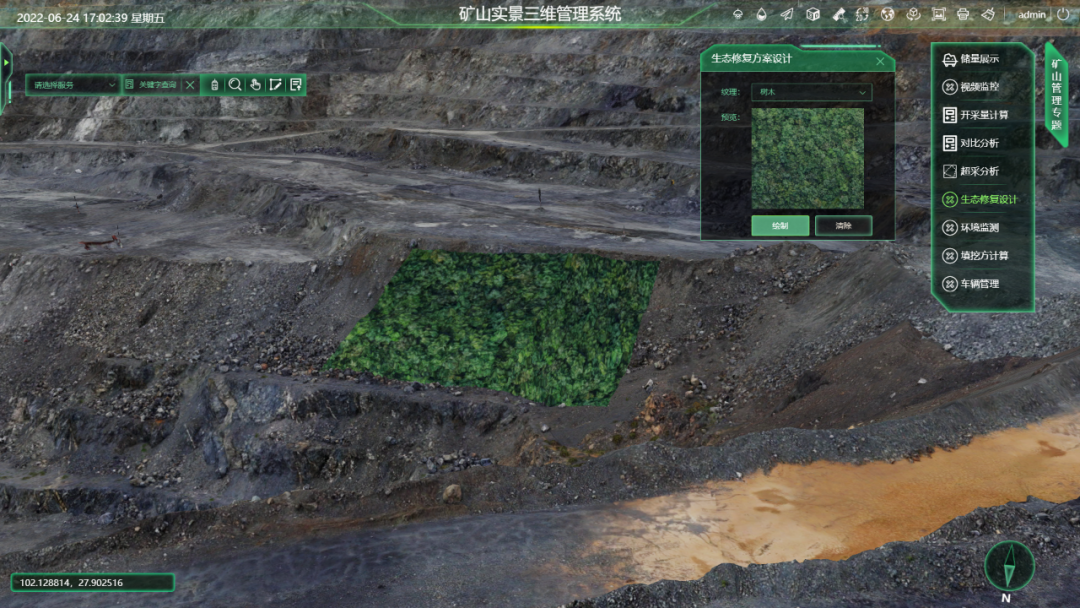This screenshot has width=1080, height=608.
Task: Select 视频监控 video monitoring
Action: pos(978,87)
